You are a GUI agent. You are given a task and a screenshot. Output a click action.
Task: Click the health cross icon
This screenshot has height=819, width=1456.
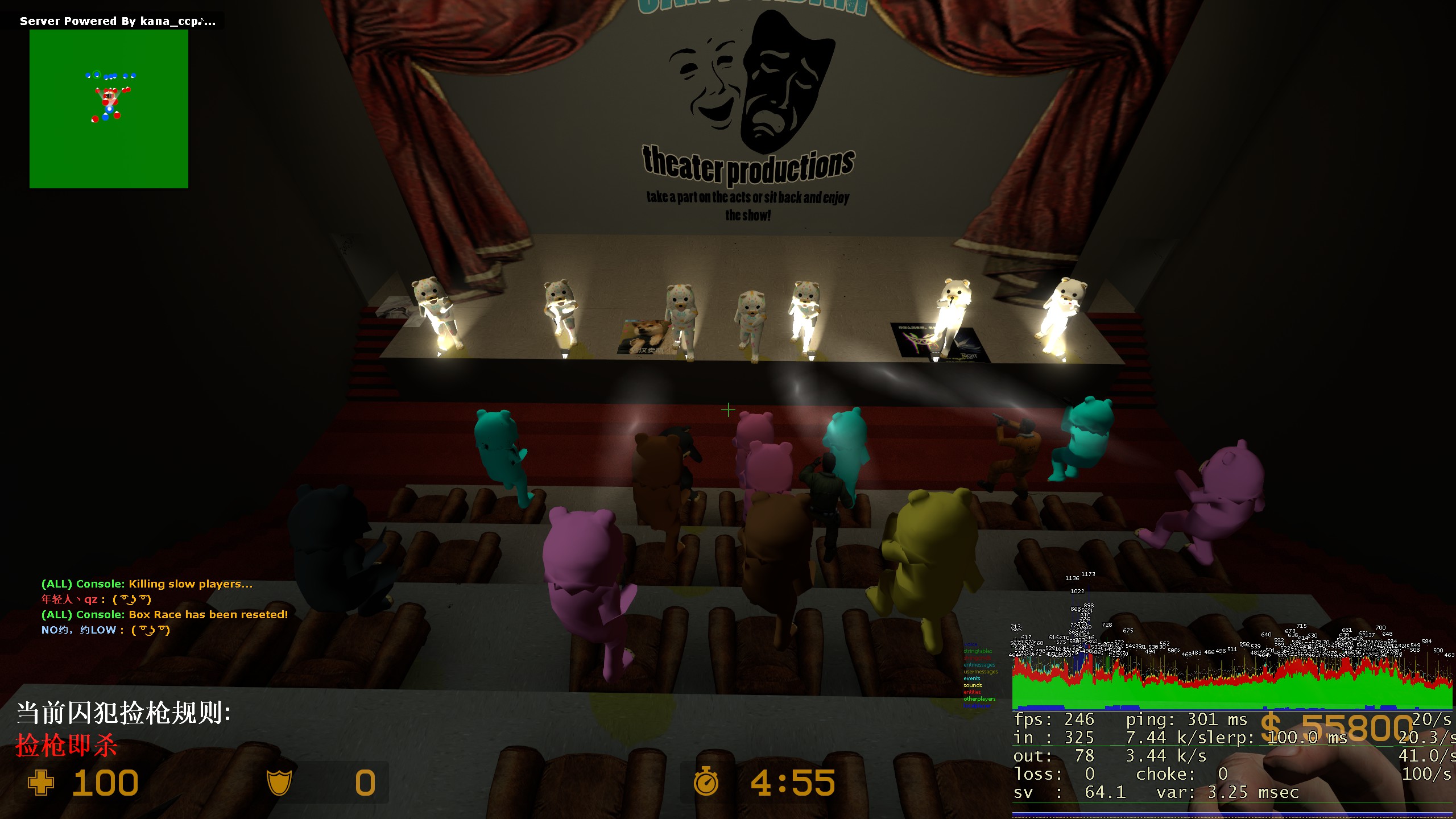click(41, 783)
